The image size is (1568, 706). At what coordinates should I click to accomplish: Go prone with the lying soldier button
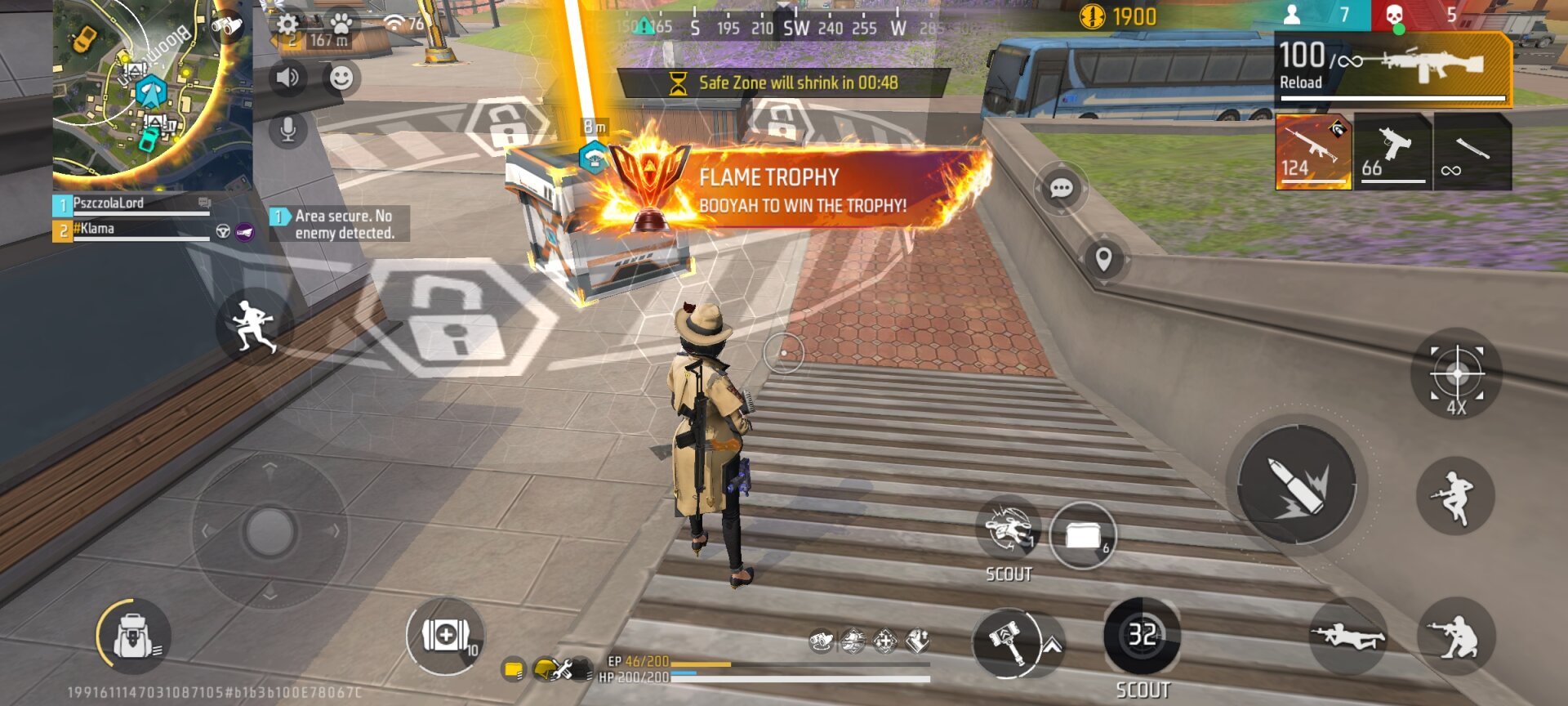pos(1348,637)
